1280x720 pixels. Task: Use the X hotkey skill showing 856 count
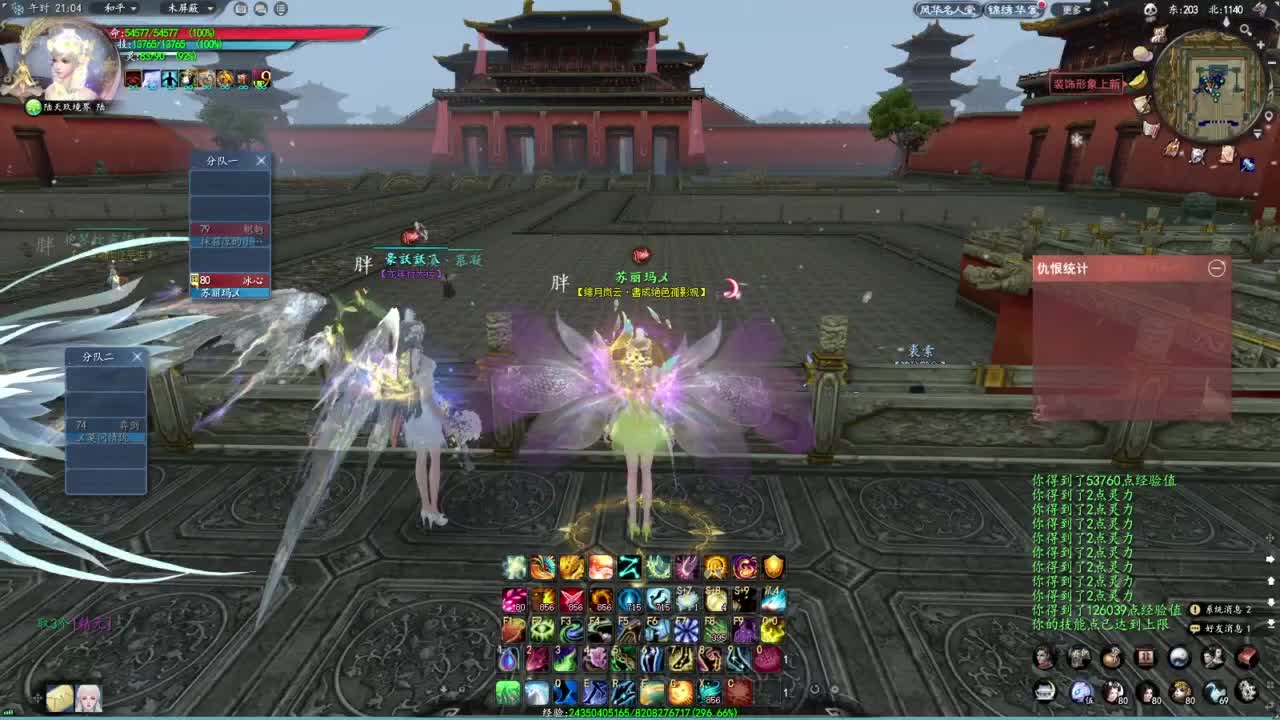pos(711,690)
